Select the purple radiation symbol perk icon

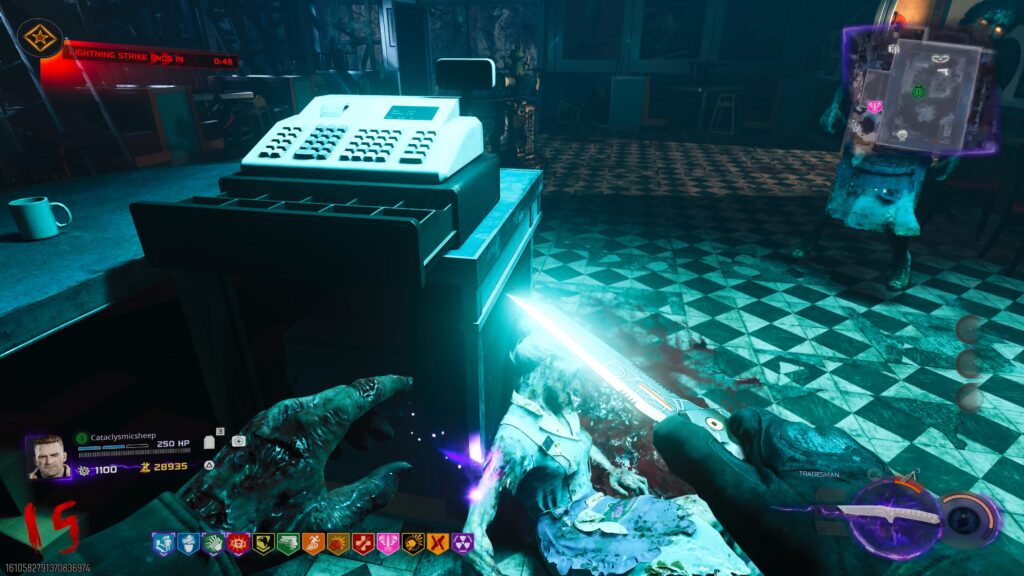463,544
